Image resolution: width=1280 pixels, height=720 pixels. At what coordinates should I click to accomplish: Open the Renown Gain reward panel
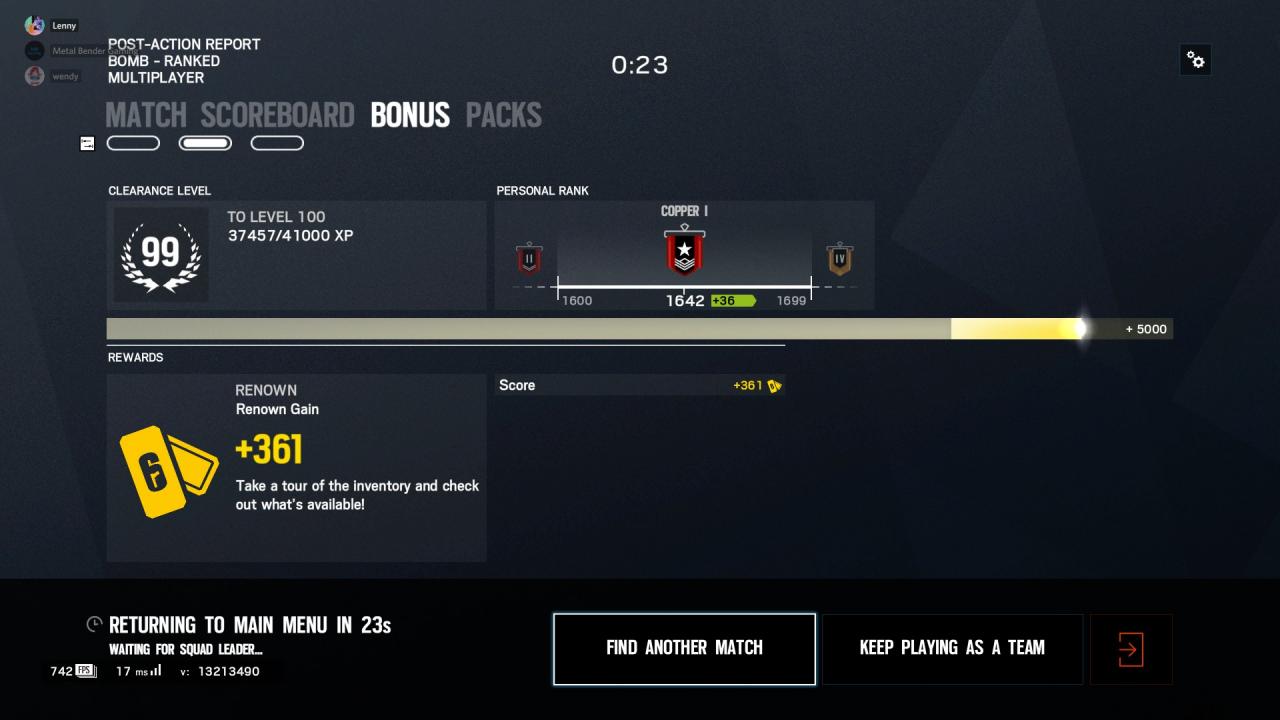coord(296,467)
